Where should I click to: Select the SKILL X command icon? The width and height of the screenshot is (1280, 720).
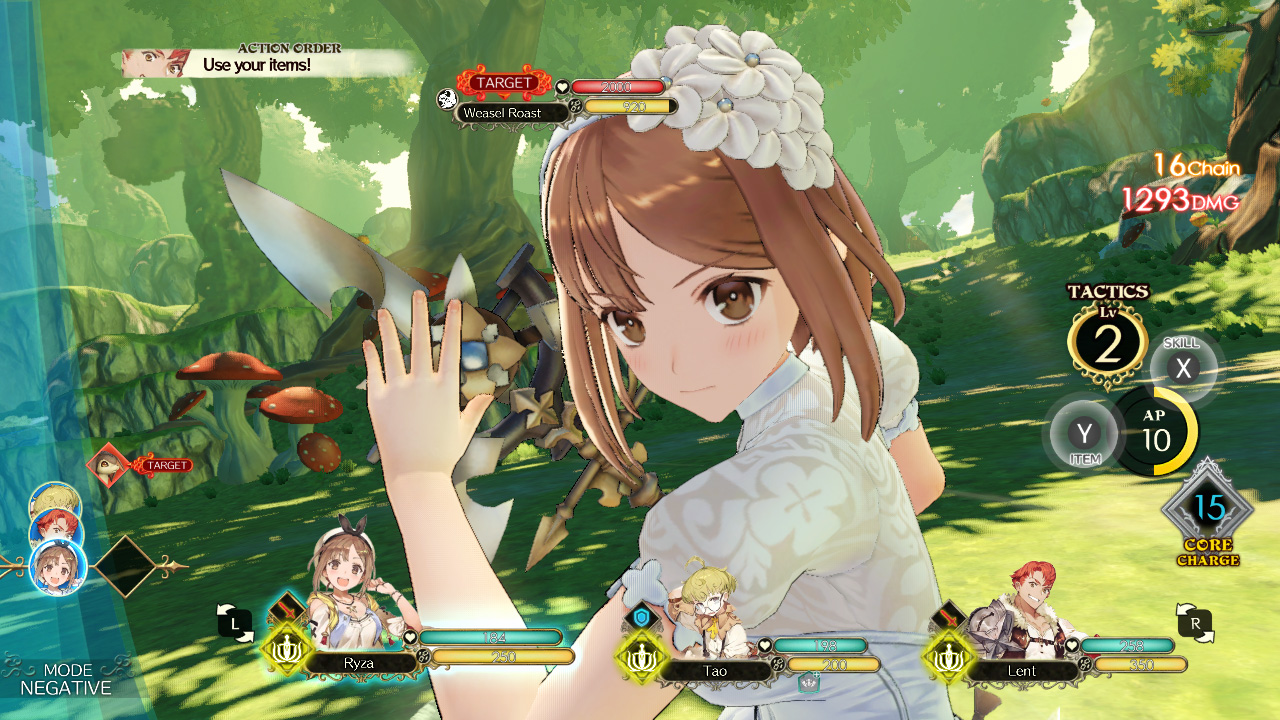point(1183,368)
